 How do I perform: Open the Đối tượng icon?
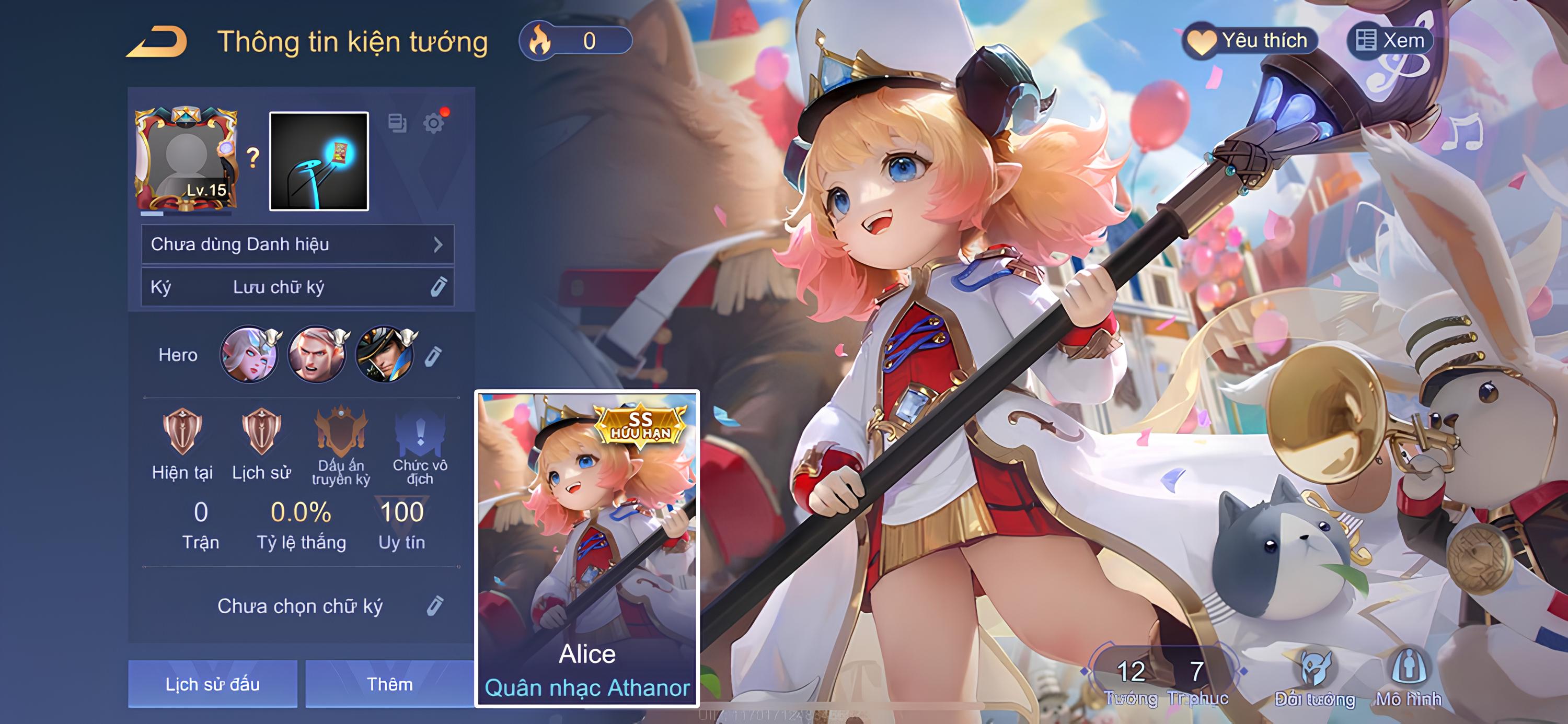[1315, 678]
